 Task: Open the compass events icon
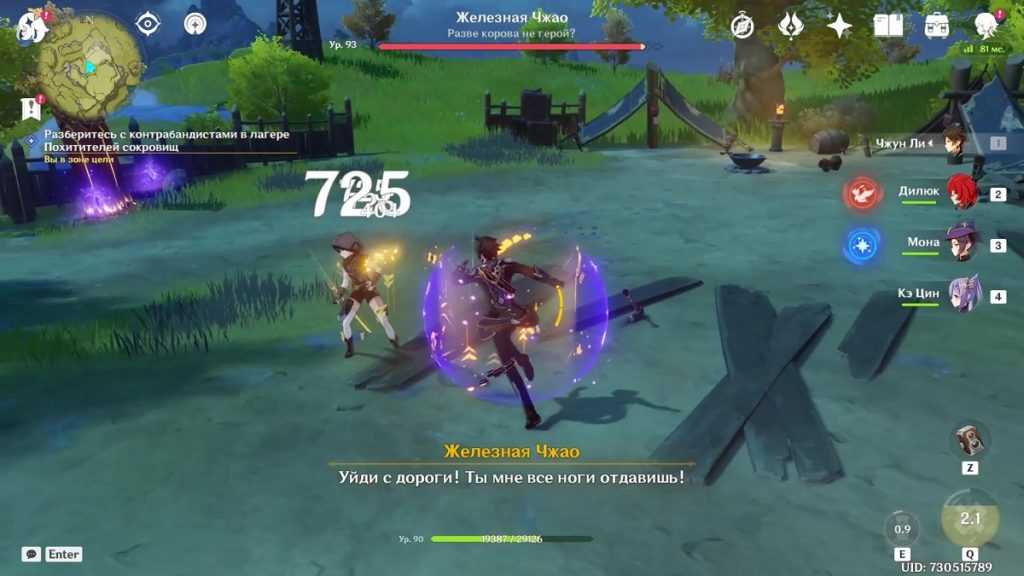pos(742,26)
